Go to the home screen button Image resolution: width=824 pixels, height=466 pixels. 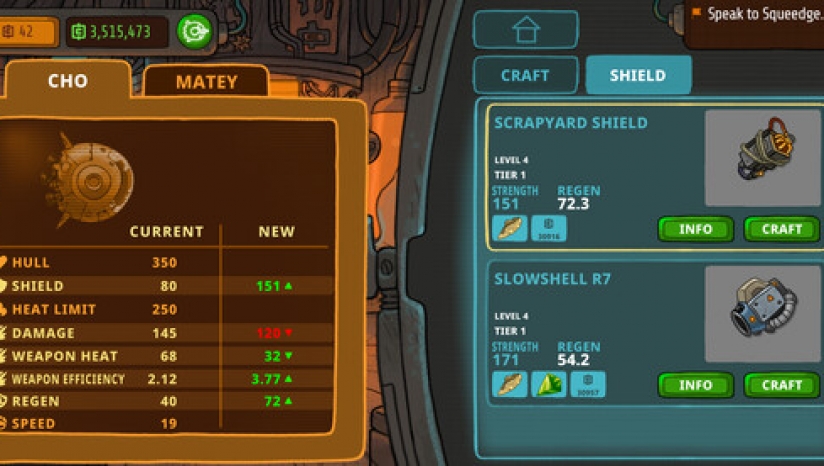[525, 30]
